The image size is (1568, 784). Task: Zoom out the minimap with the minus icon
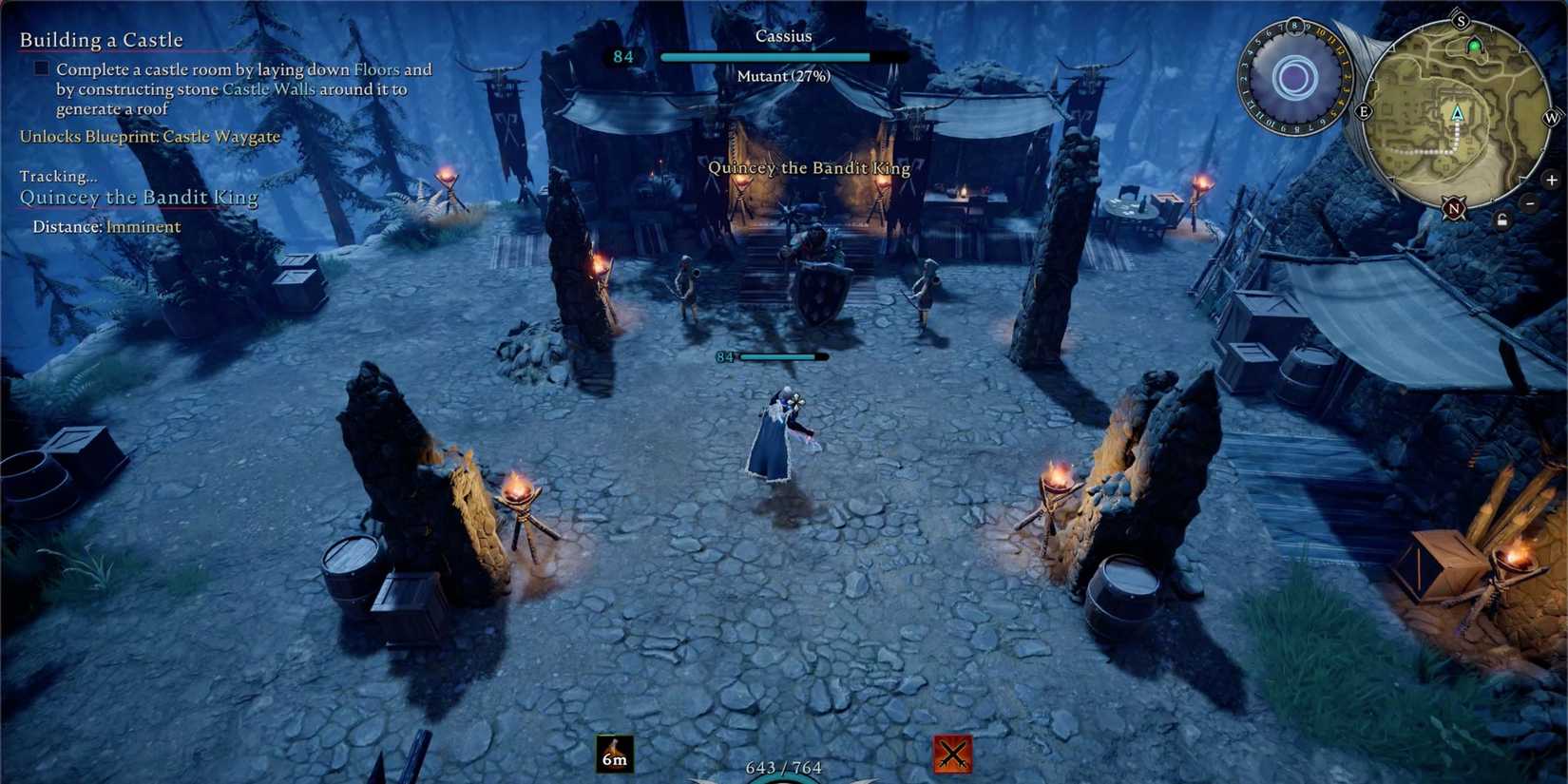[x=1529, y=202]
